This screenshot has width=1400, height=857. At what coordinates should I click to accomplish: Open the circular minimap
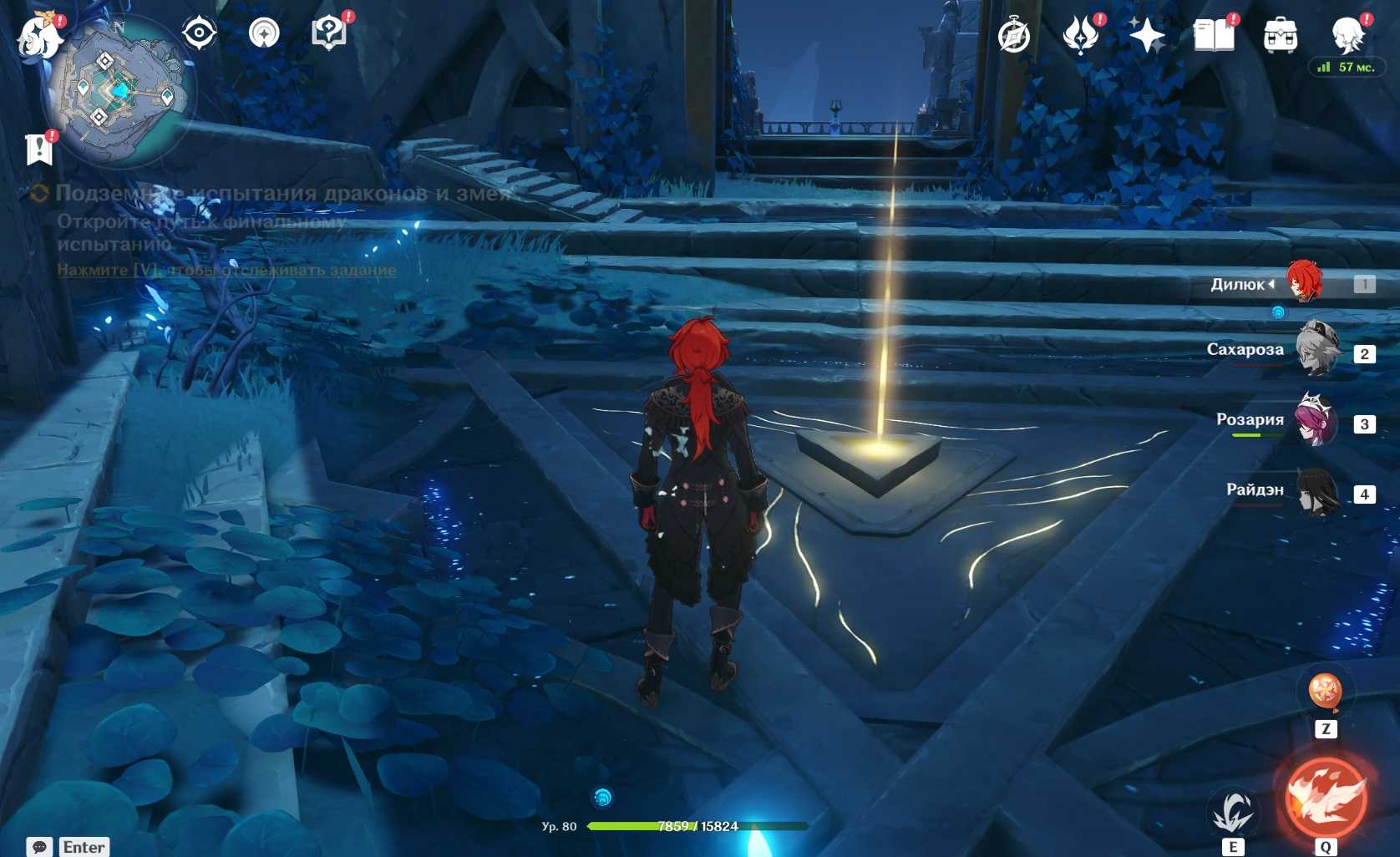(x=119, y=92)
